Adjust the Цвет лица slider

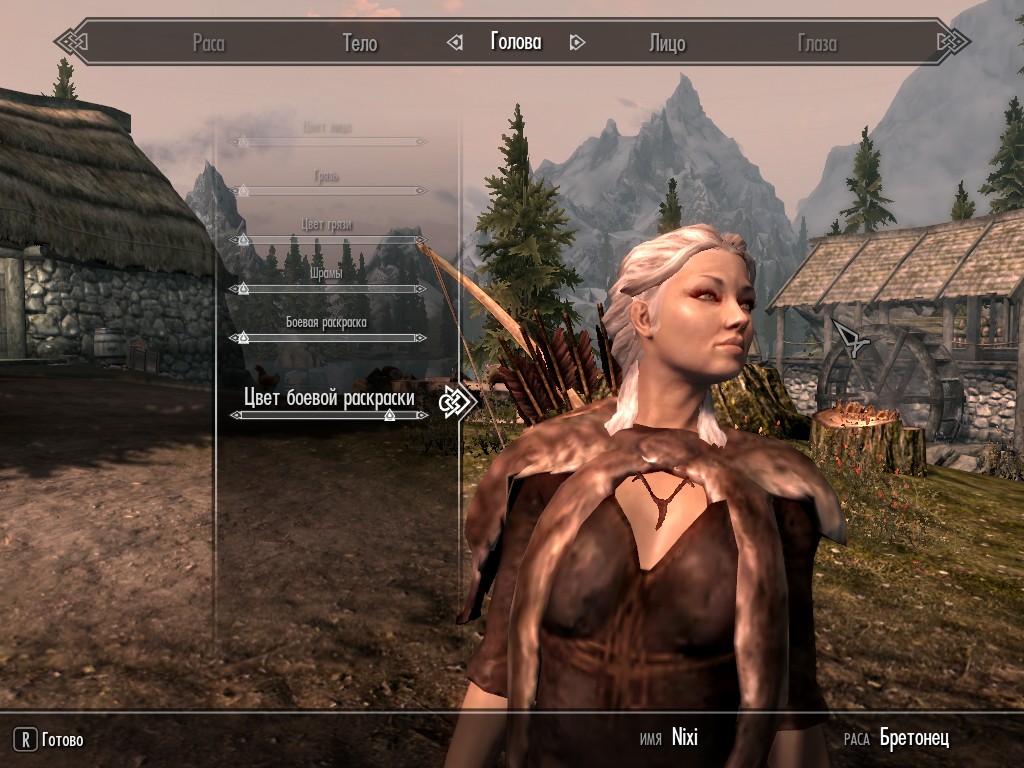(328, 142)
